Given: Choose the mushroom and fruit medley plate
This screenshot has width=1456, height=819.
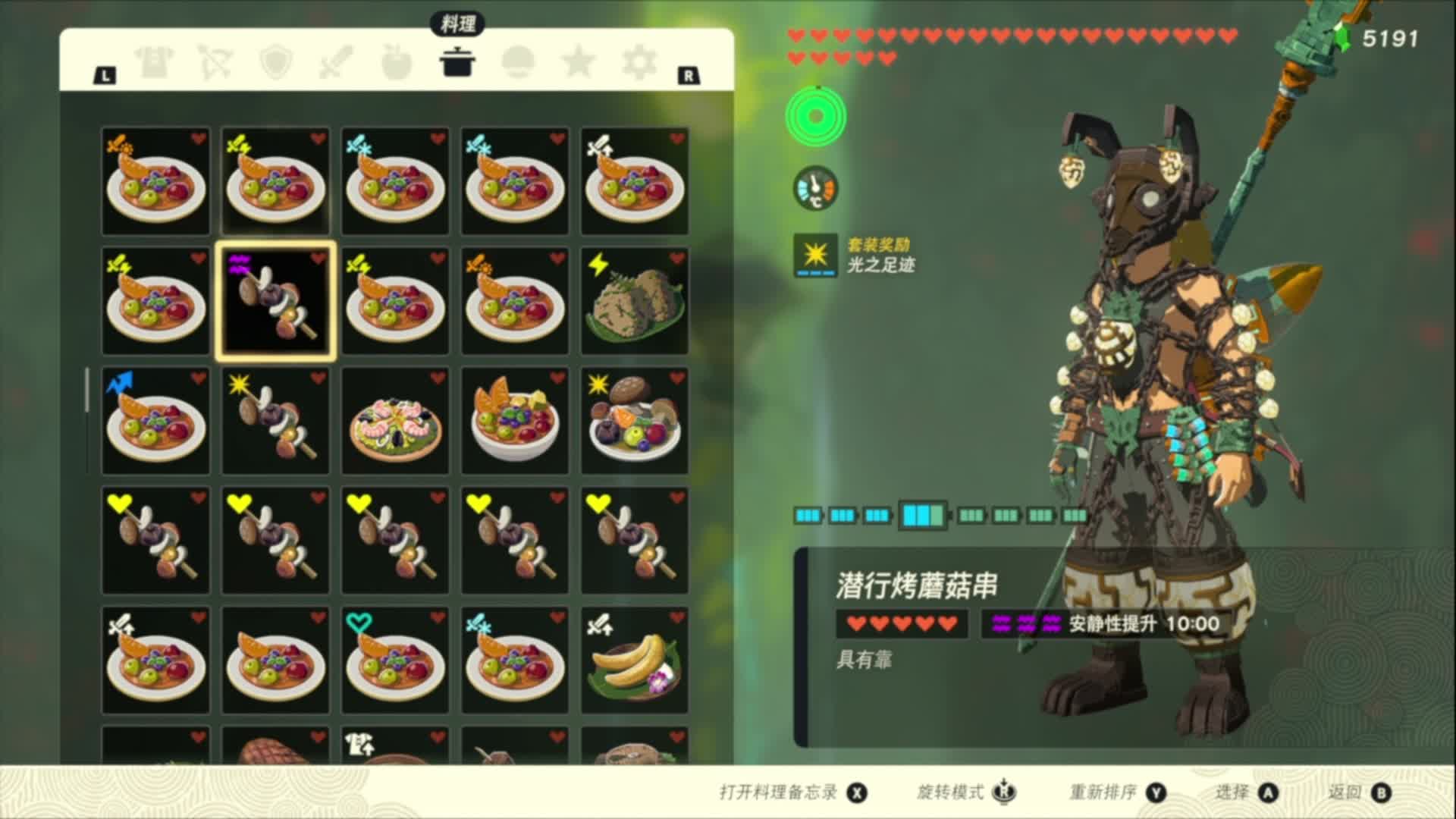Looking at the screenshot, I should (635, 421).
